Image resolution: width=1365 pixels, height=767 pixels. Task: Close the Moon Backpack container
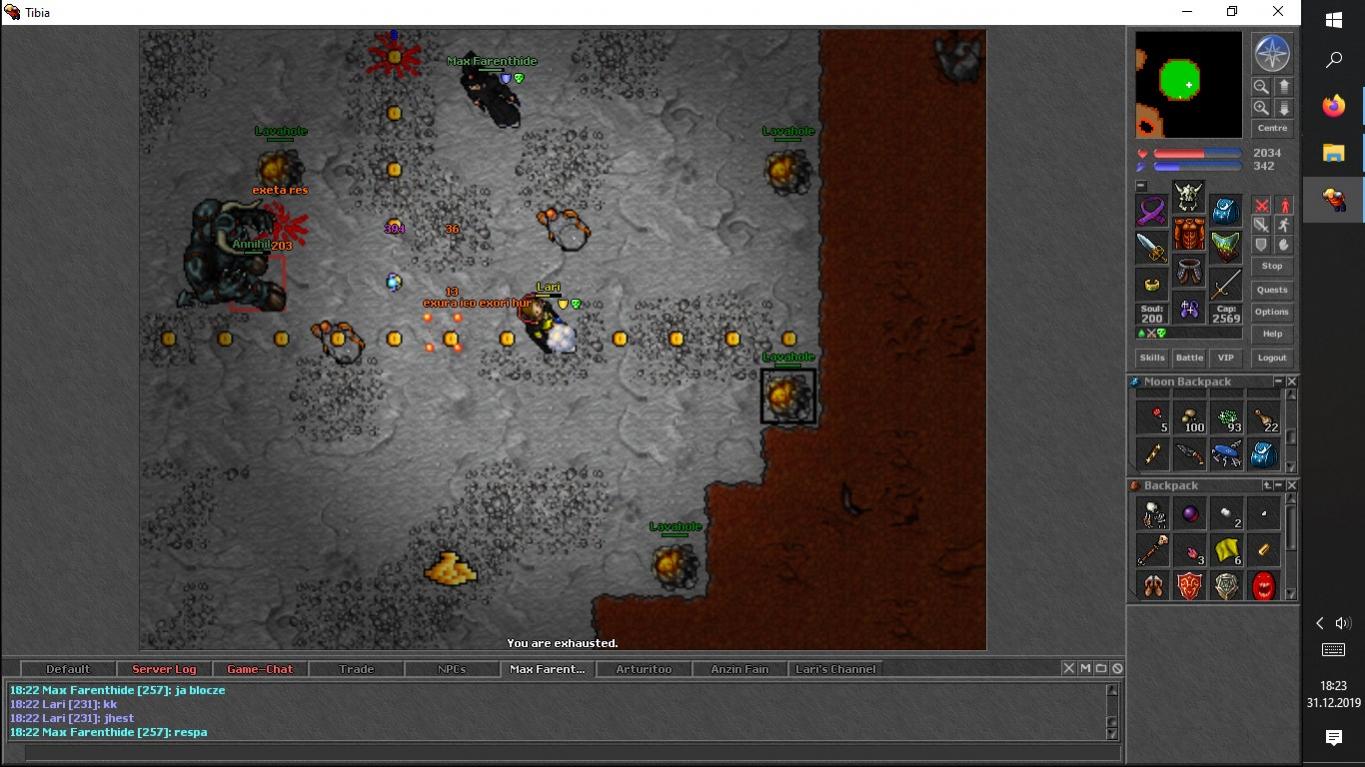point(1292,382)
